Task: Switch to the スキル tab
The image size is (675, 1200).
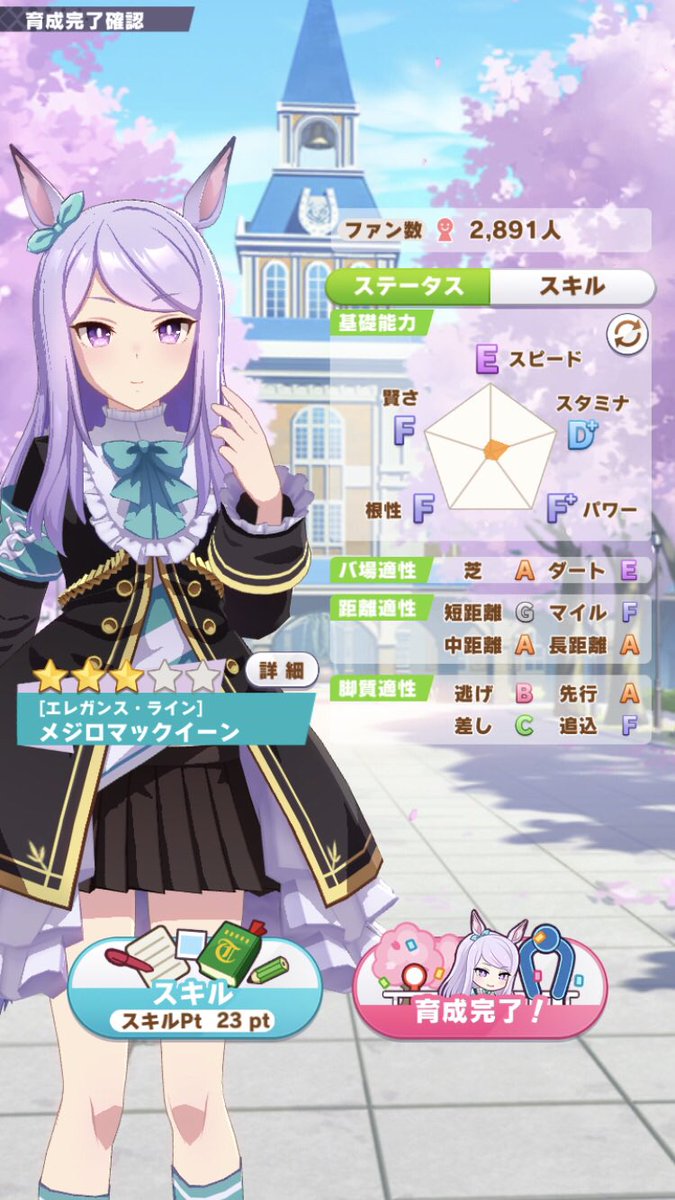Action: pyautogui.click(x=572, y=286)
